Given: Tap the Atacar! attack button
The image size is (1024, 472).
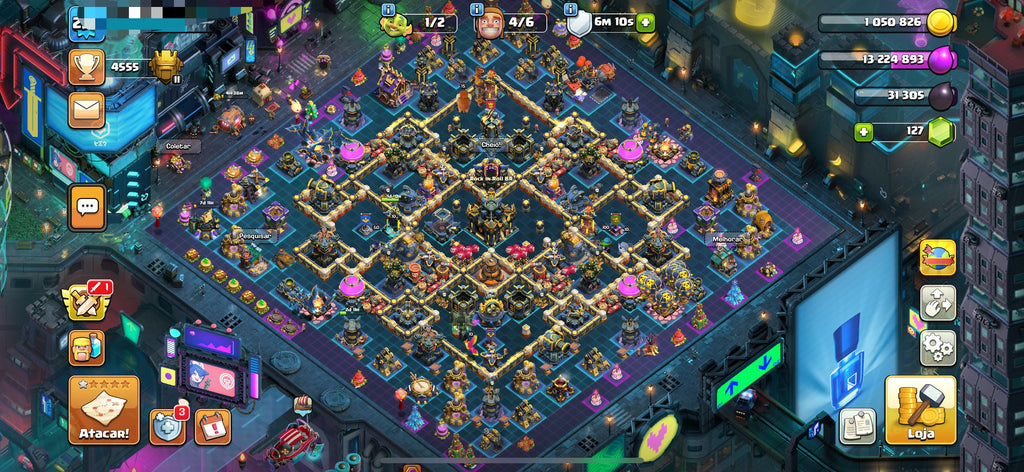Looking at the screenshot, I should point(103,410).
